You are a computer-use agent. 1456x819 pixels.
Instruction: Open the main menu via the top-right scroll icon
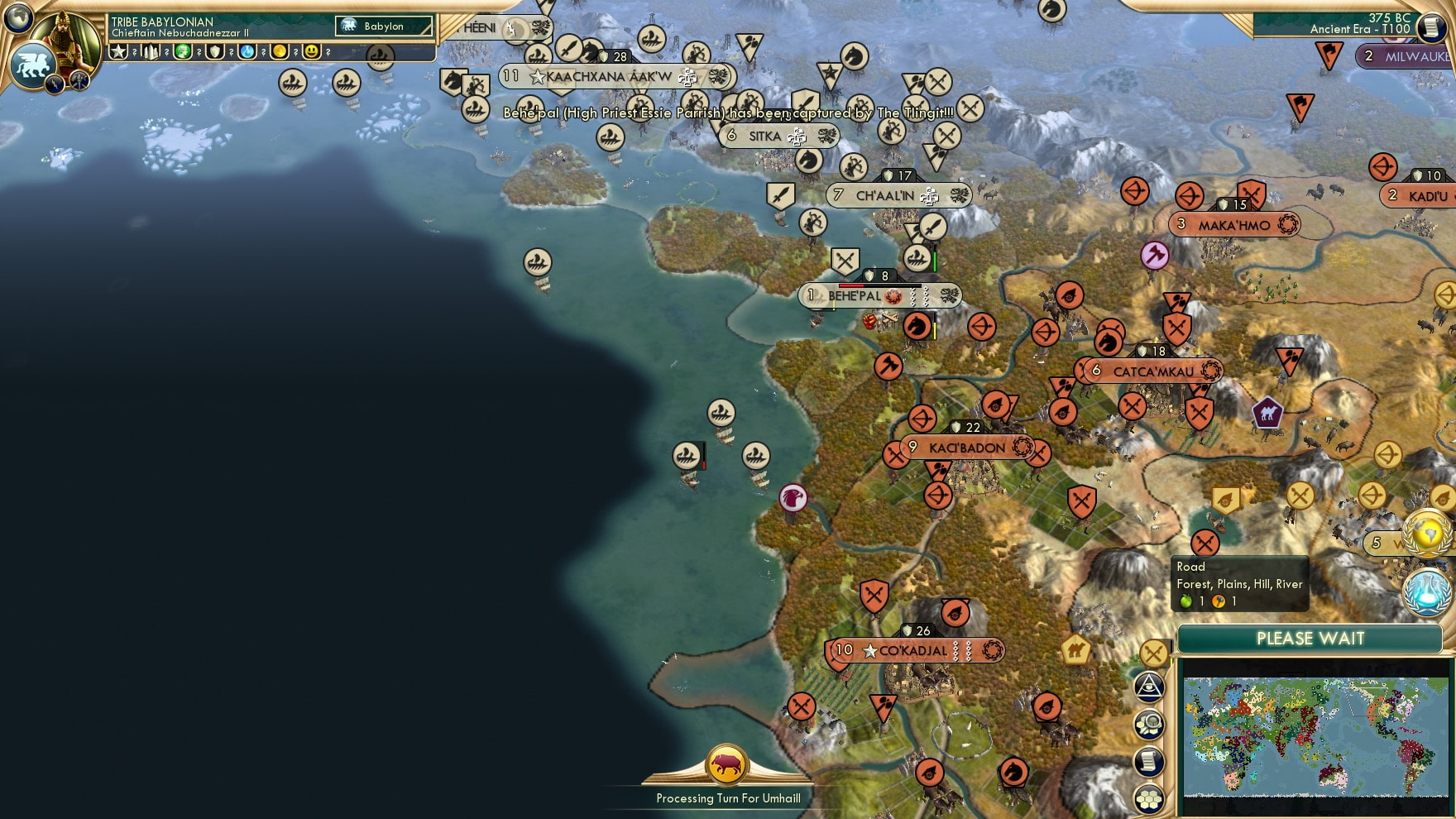coord(1429,27)
